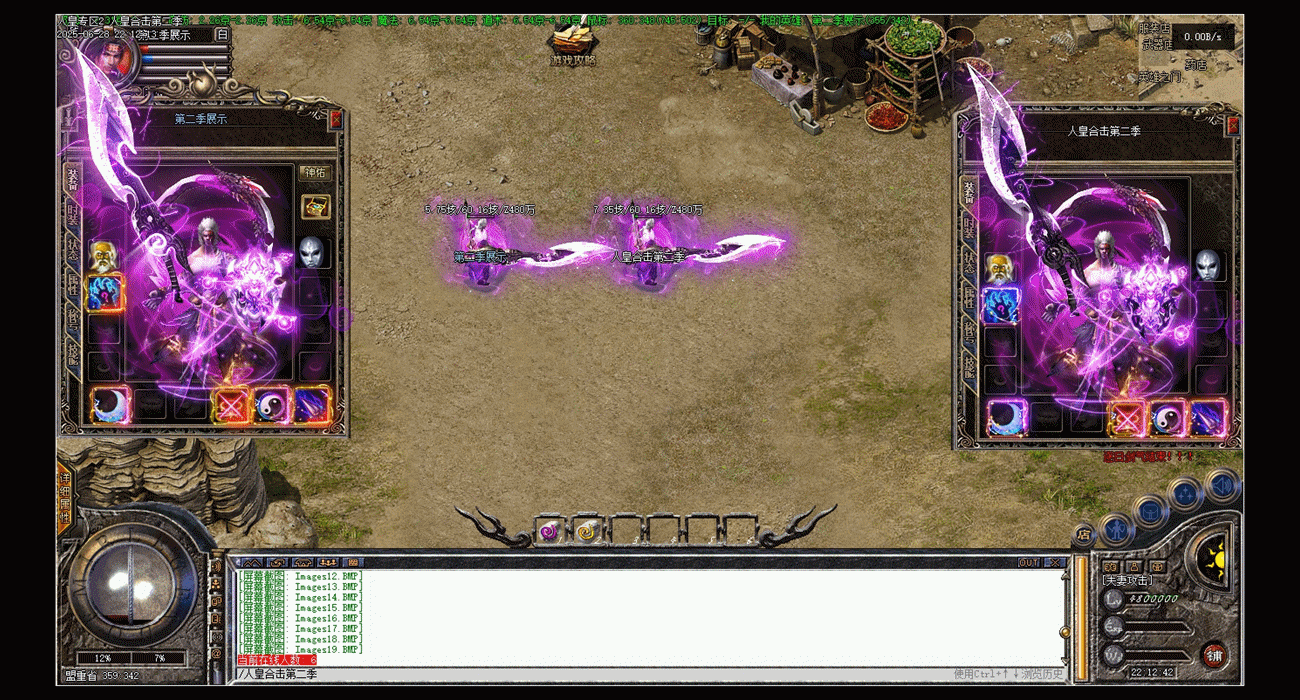Click the 神佑 button
The image size is (1300, 700).
pyautogui.click(x=314, y=172)
